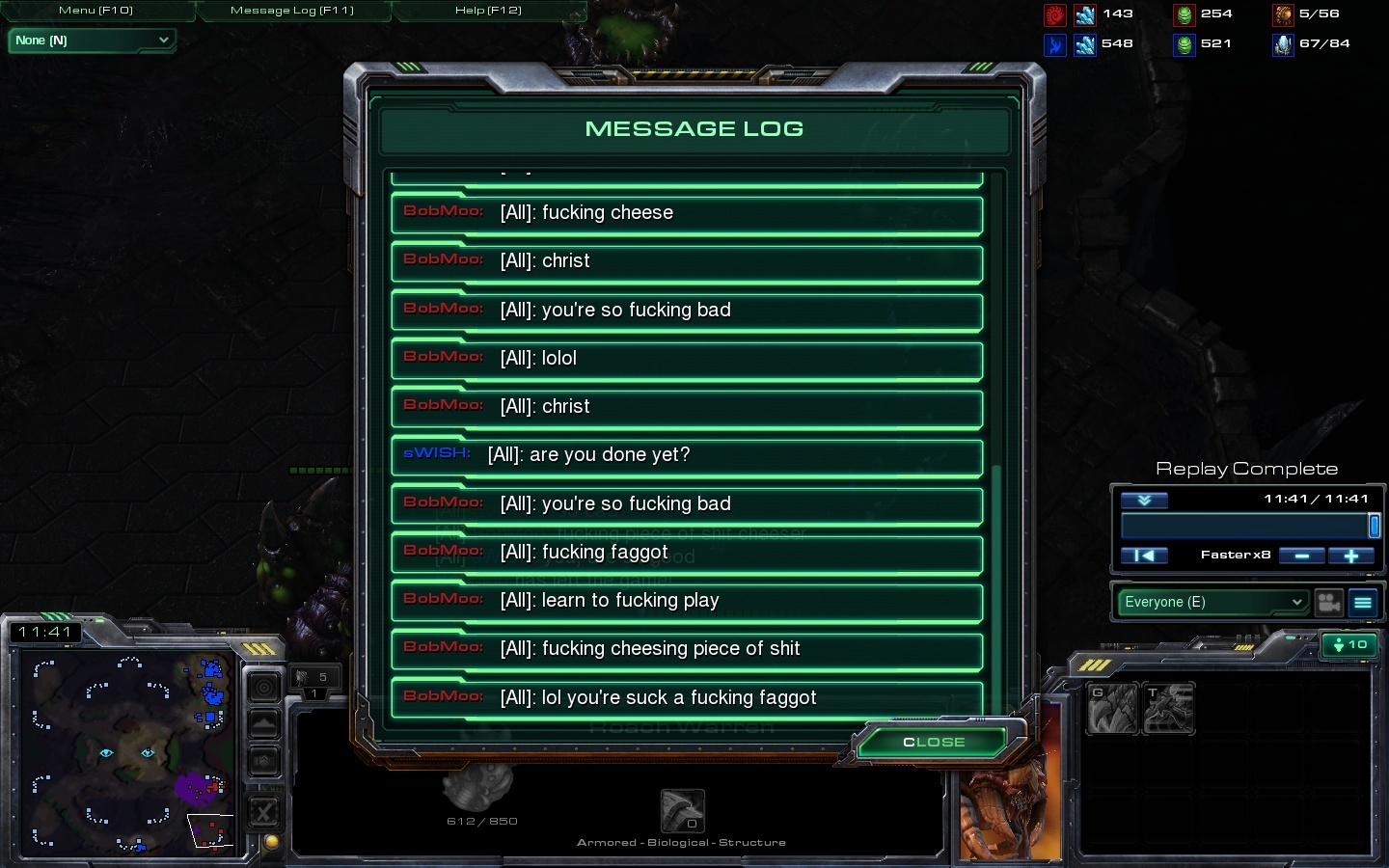
Task: Collapse the replay panel with double-arrow button
Action: coord(1144,500)
